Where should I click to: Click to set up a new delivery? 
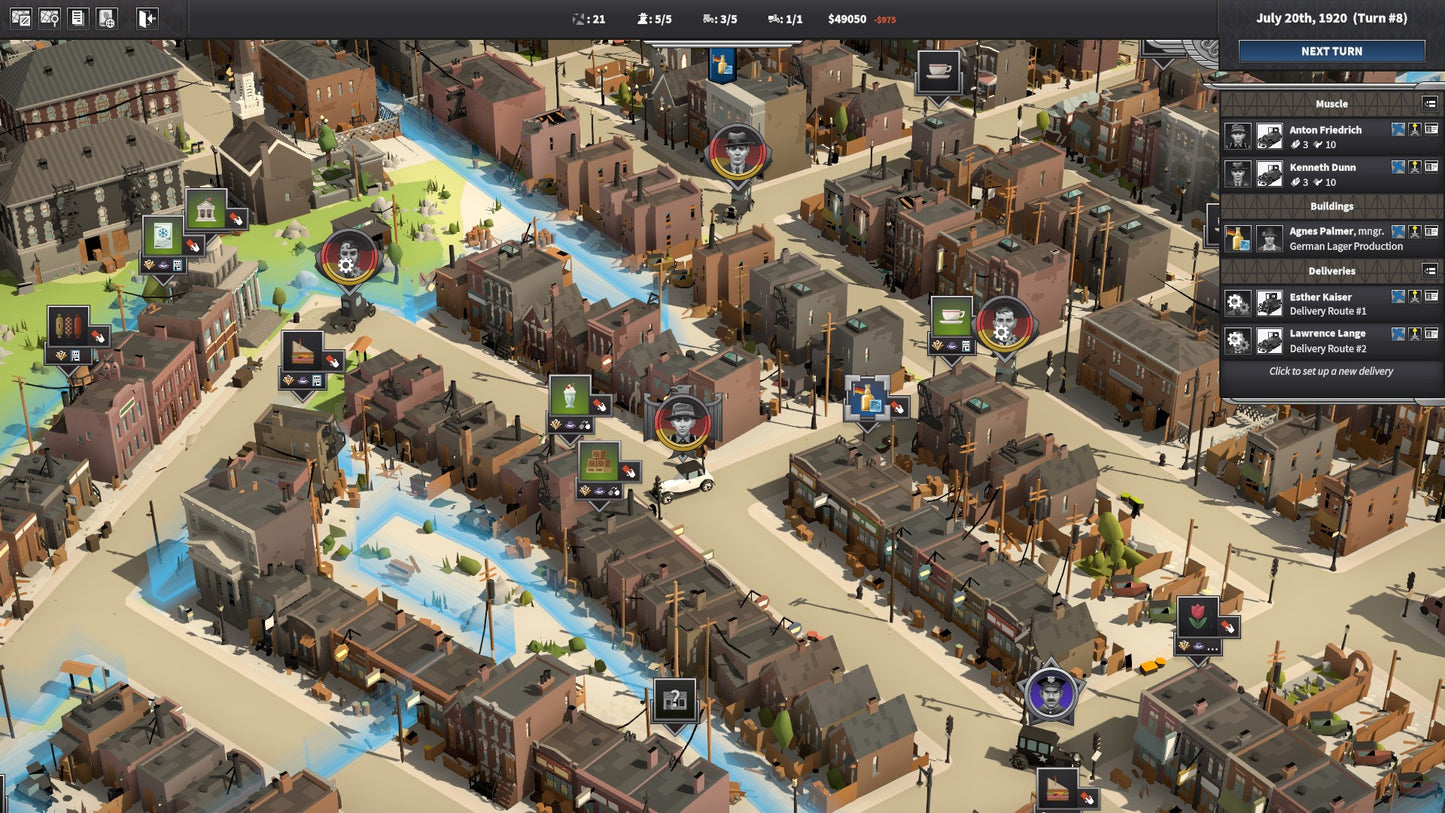click(x=1331, y=371)
